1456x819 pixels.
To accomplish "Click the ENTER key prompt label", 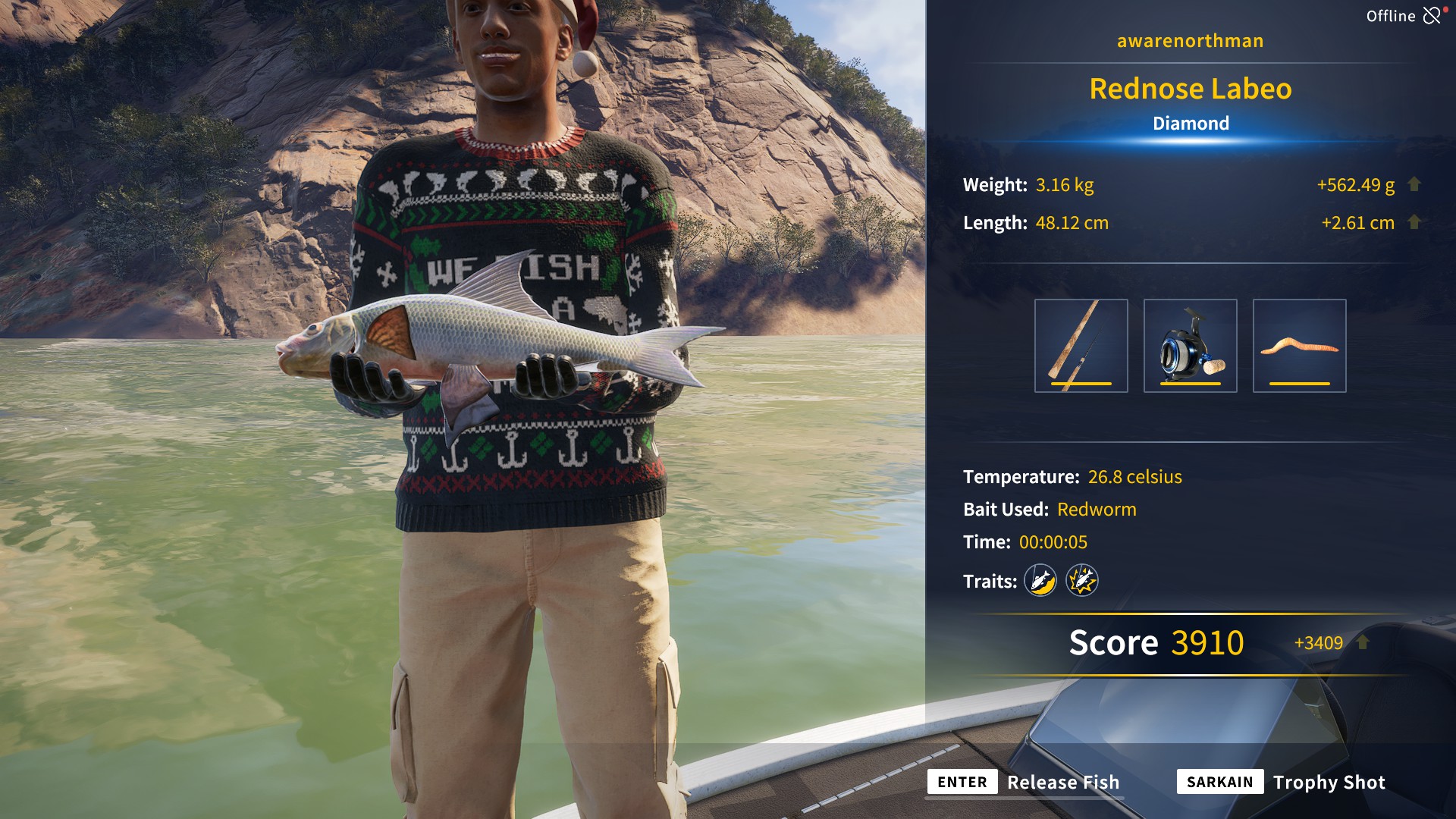I will [962, 782].
